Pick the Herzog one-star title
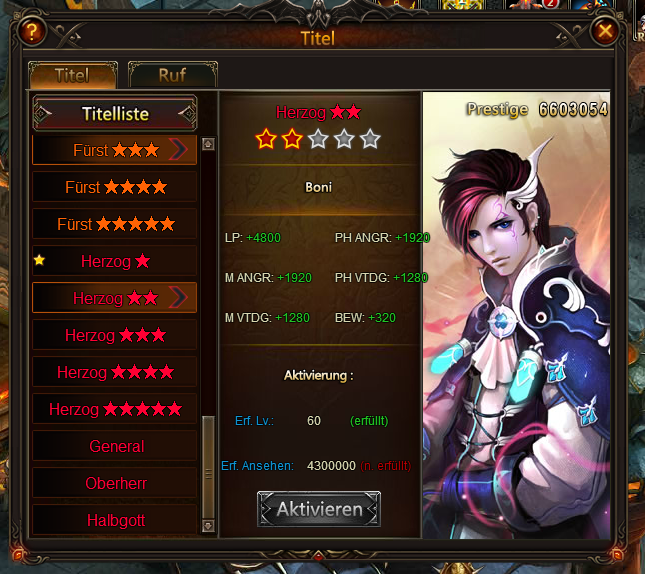 (115, 261)
